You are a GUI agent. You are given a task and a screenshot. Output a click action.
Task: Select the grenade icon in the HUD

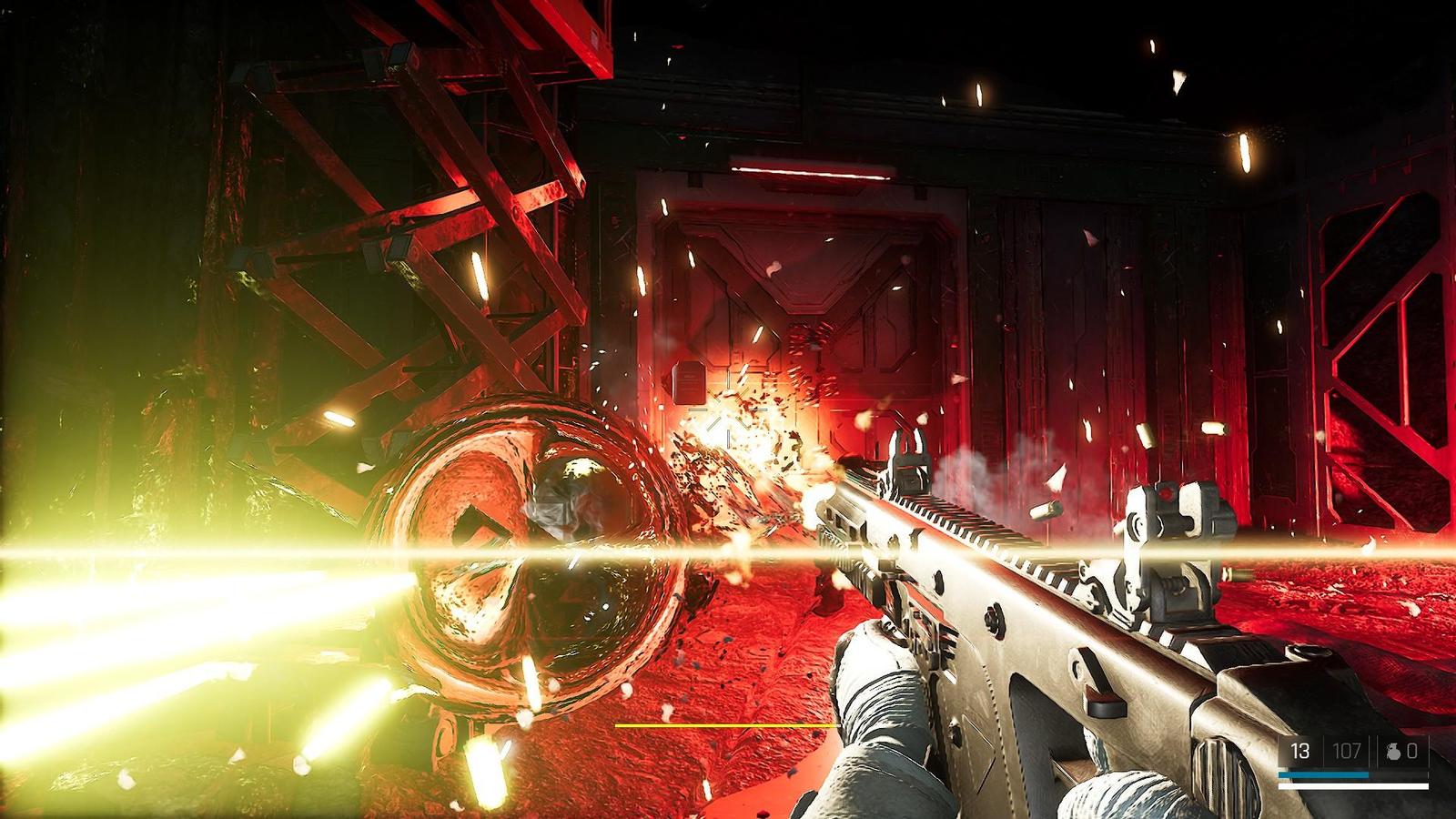coord(1393,752)
